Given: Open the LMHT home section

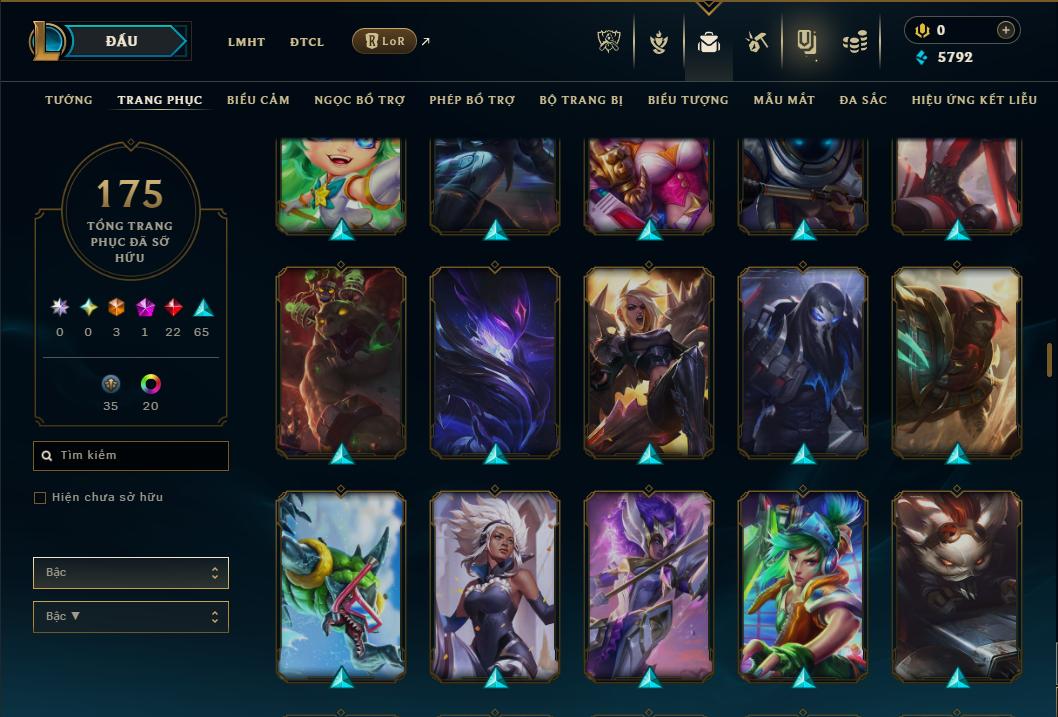Looking at the screenshot, I should (246, 42).
